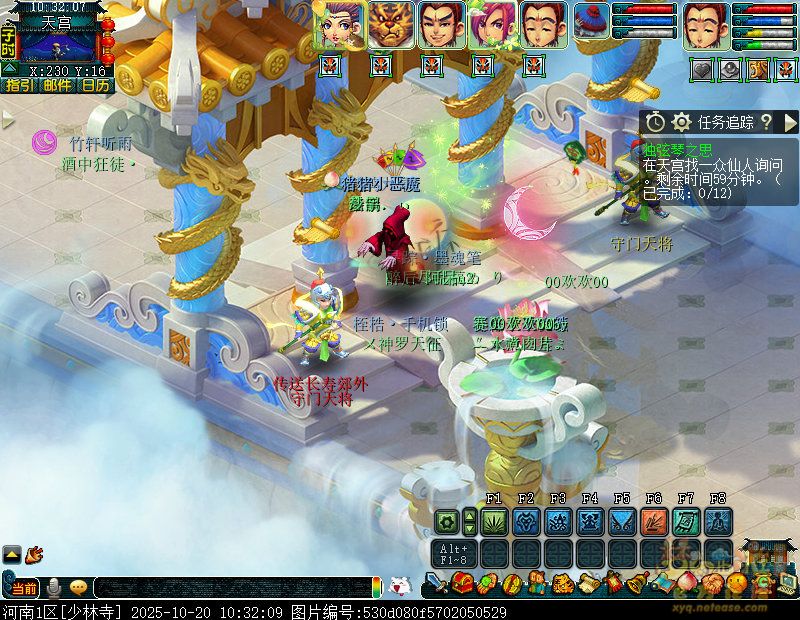This screenshot has height=620, width=800.
Task: Select the purple-haired girl team portrait
Action: tap(339, 24)
